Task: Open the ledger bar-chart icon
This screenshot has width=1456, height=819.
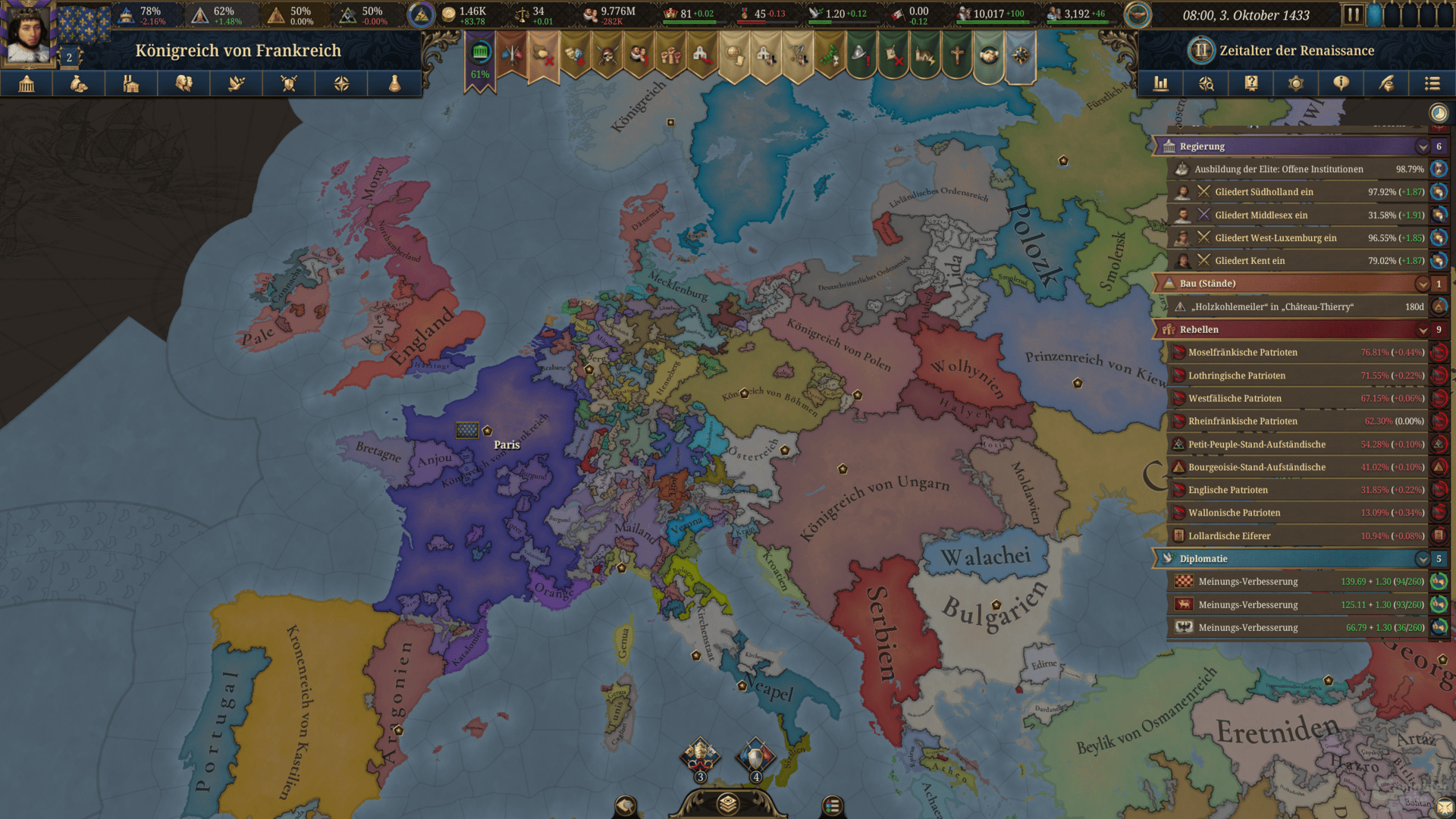Action: pyautogui.click(x=1161, y=83)
